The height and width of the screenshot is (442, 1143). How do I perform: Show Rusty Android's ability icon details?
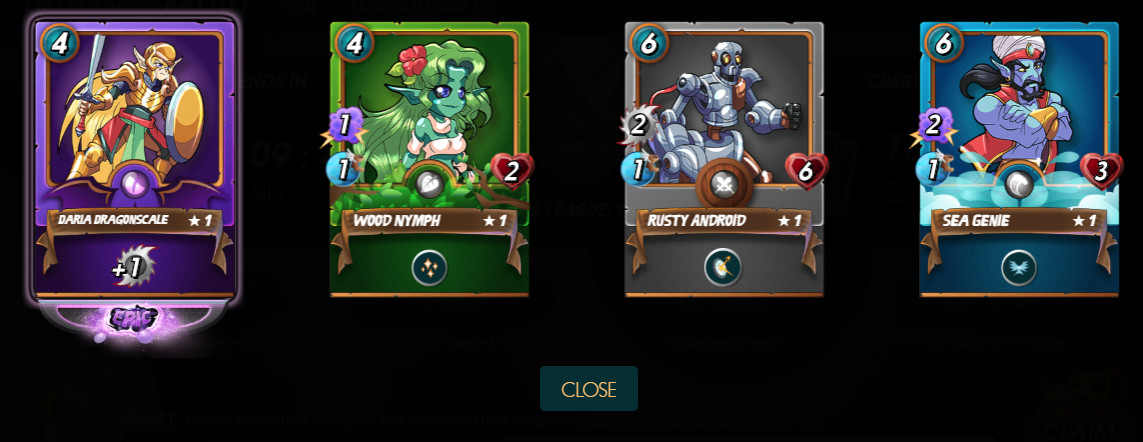[x=723, y=268]
